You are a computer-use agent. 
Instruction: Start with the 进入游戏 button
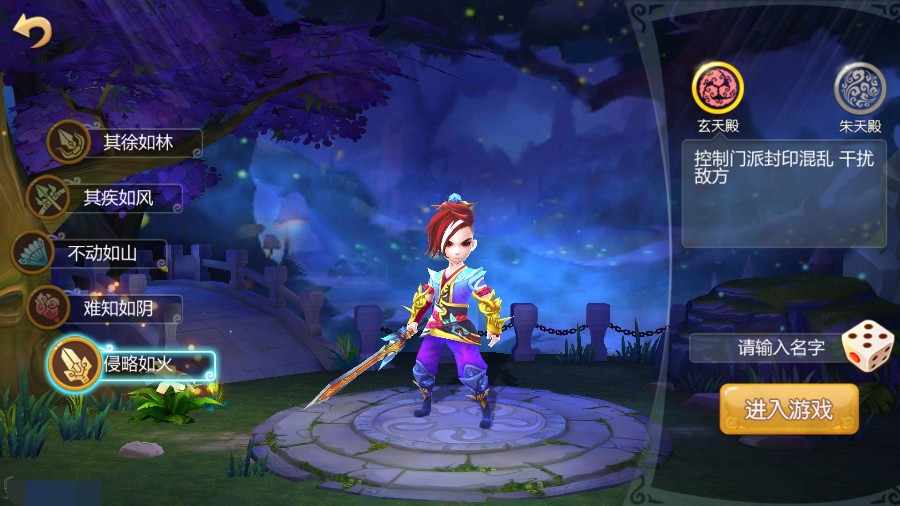click(x=788, y=409)
